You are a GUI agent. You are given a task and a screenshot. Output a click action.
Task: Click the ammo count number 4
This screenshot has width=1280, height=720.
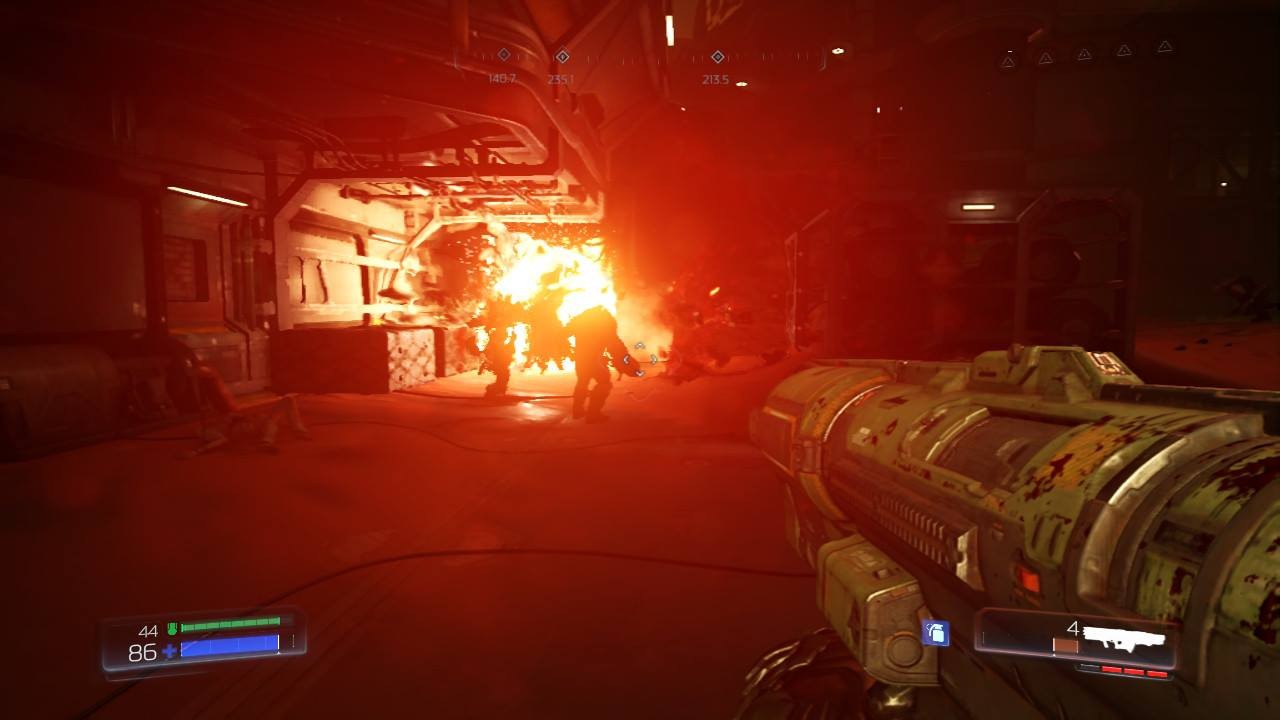click(x=1072, y=628)
